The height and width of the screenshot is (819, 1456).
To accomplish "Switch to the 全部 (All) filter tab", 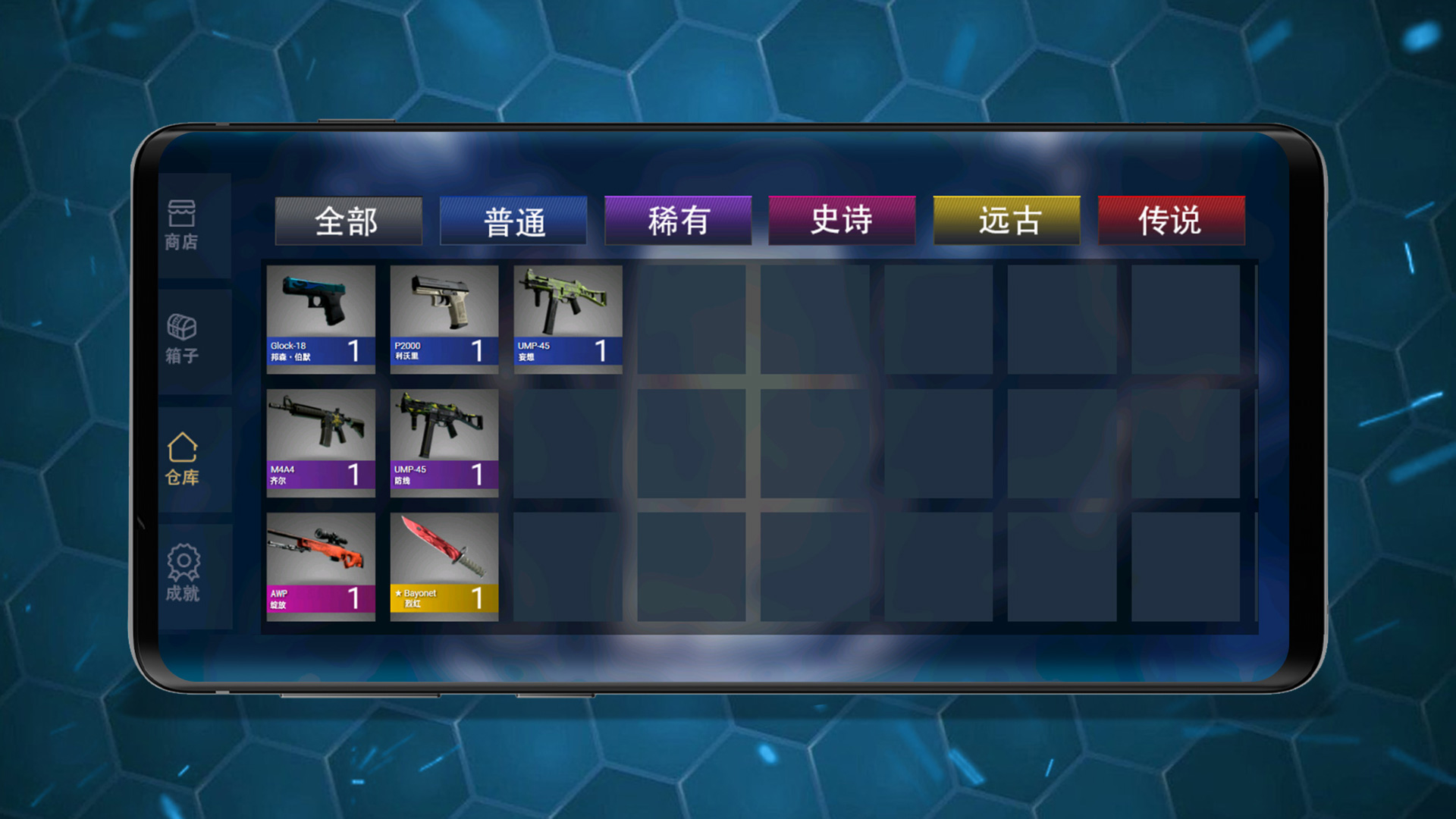I will click(x=349, y=221).
